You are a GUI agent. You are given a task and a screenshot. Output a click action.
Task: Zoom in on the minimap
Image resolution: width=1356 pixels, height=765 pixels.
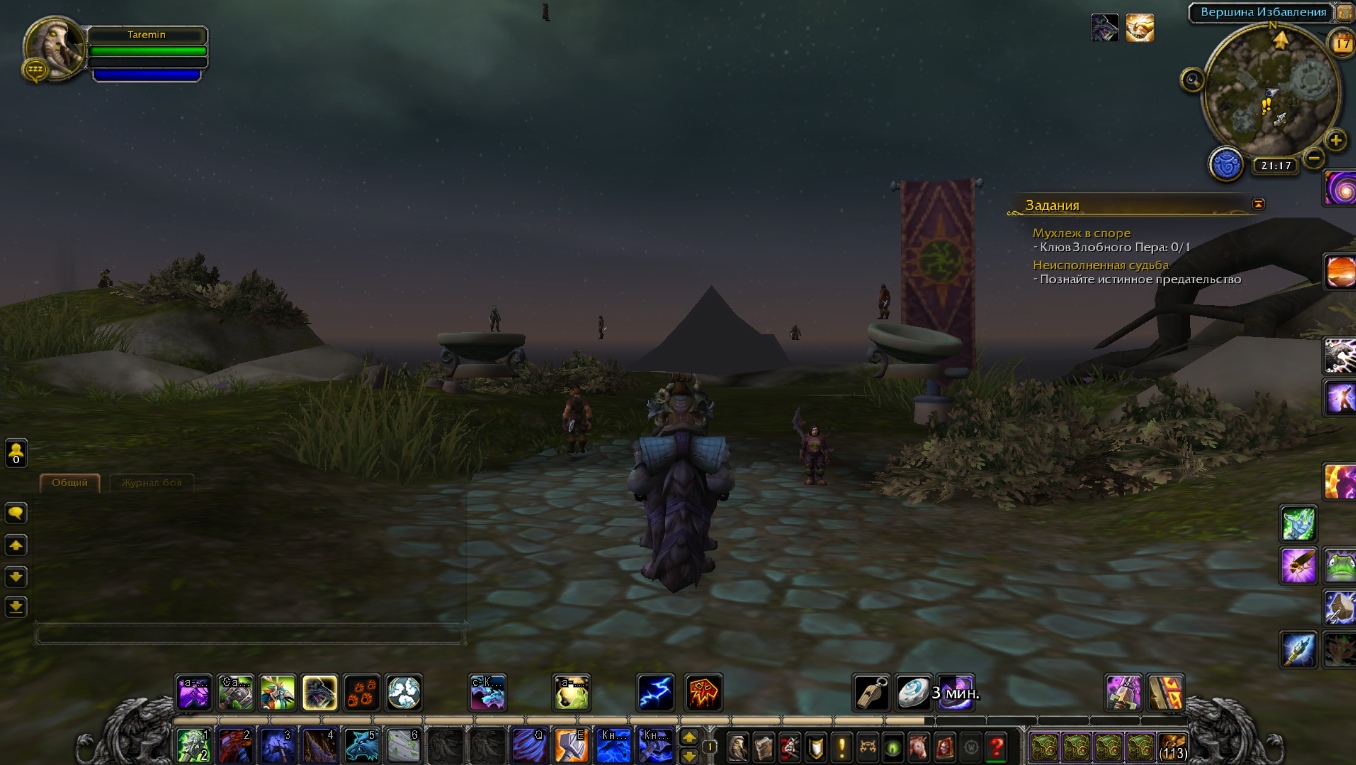point(1336,140)
